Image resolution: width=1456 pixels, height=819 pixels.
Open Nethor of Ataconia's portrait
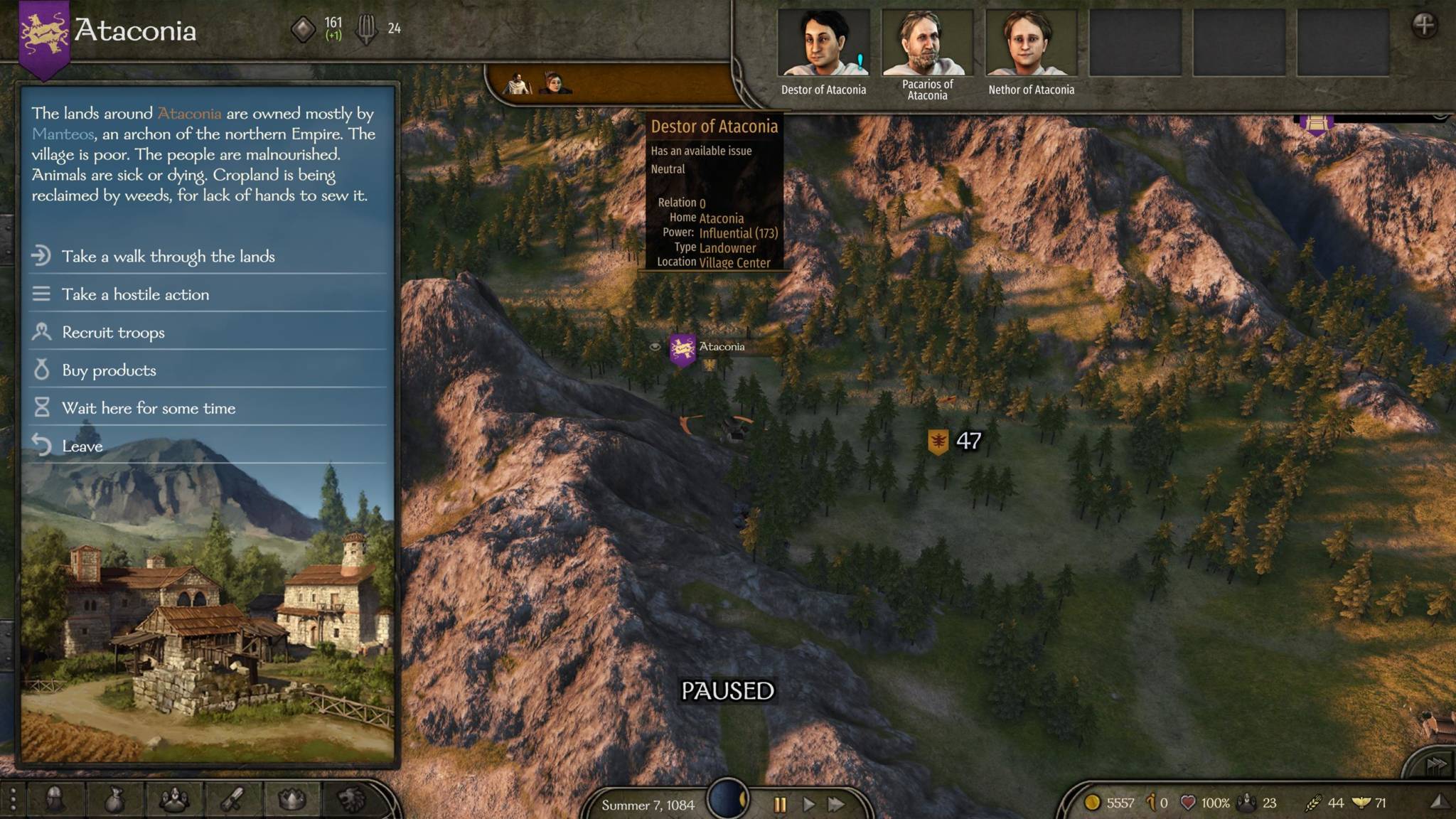(1031, 43)
